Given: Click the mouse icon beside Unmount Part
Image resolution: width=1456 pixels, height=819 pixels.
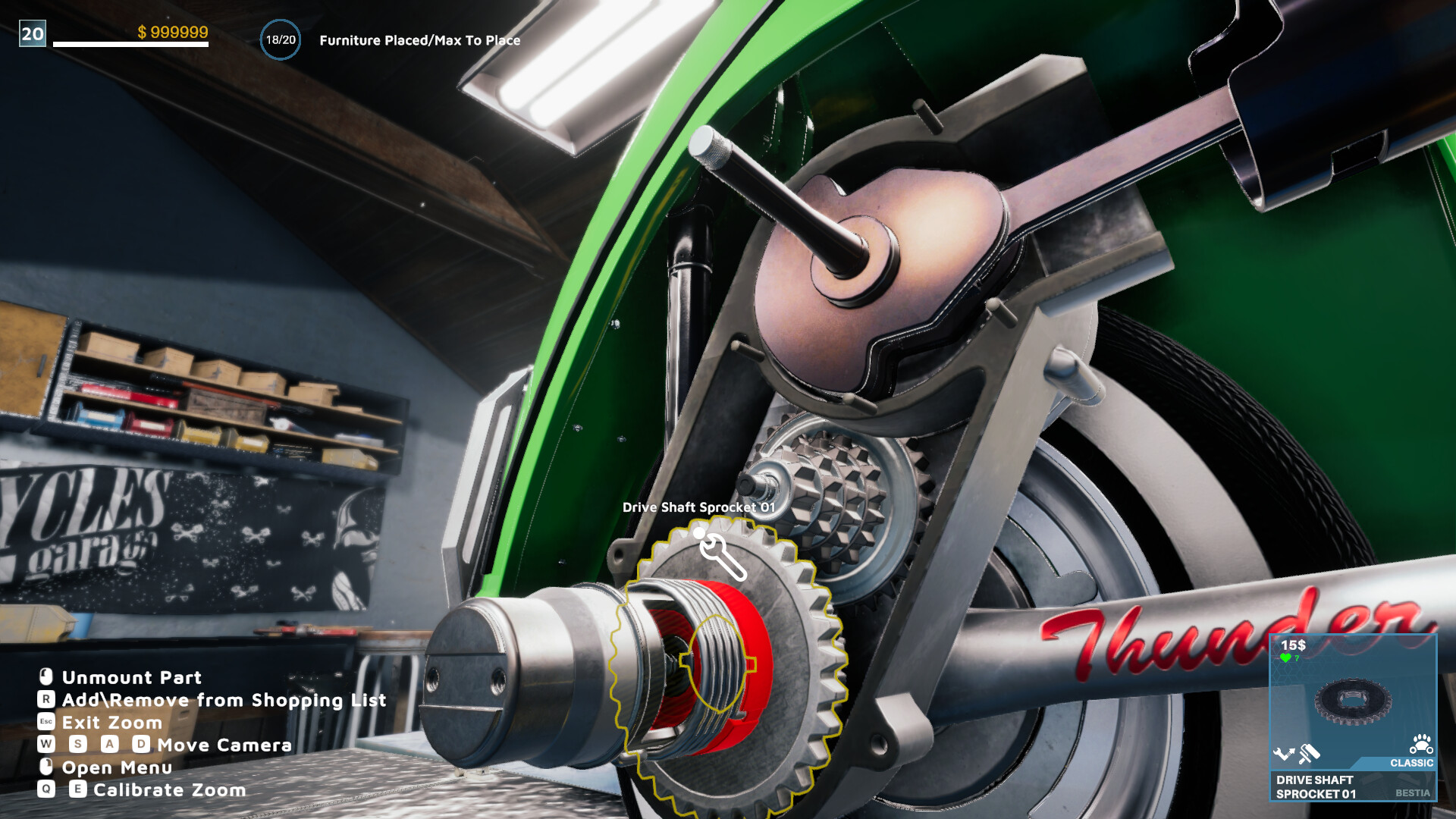Looking at the screenshot, I should tap(45, 677).
